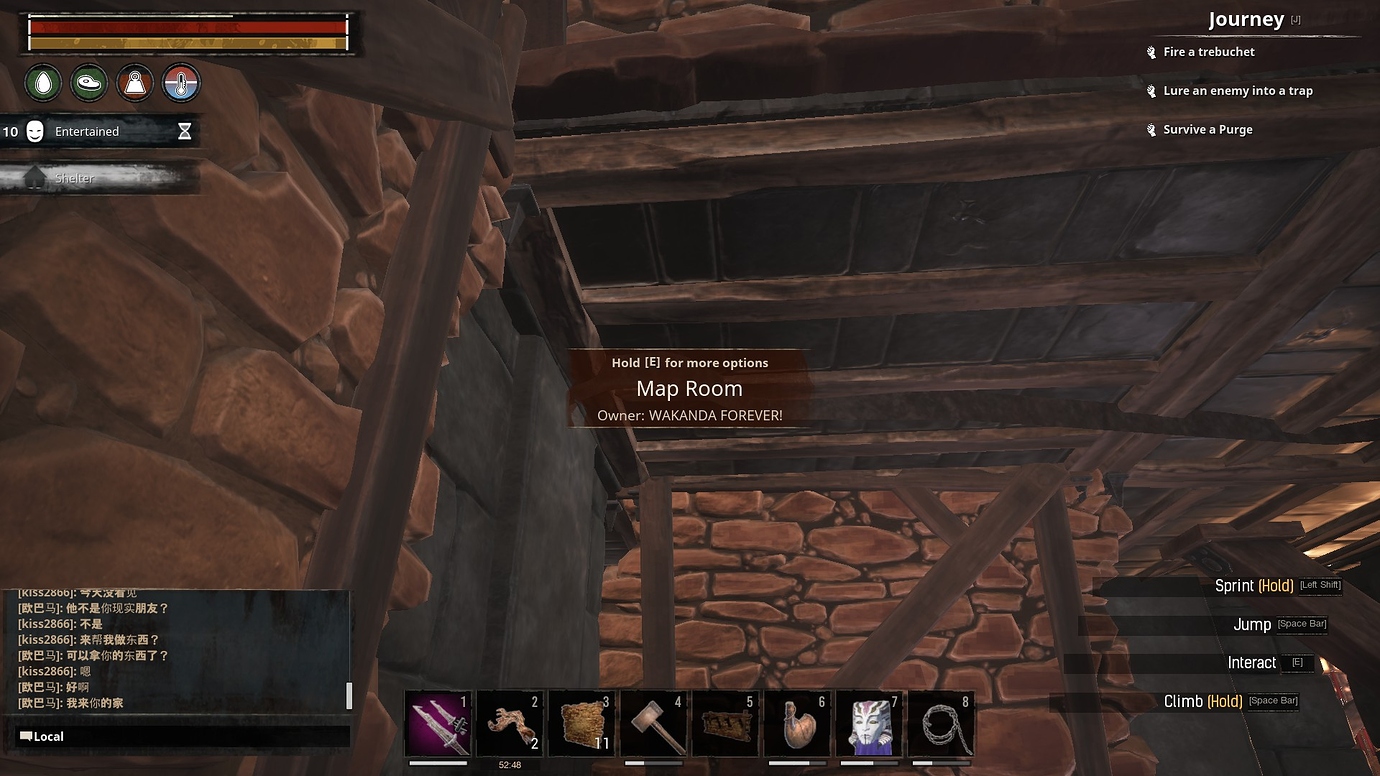Click the waterskin in hotbar slot 6
The image size is (1380, 776).
click(x=798, y=722)
